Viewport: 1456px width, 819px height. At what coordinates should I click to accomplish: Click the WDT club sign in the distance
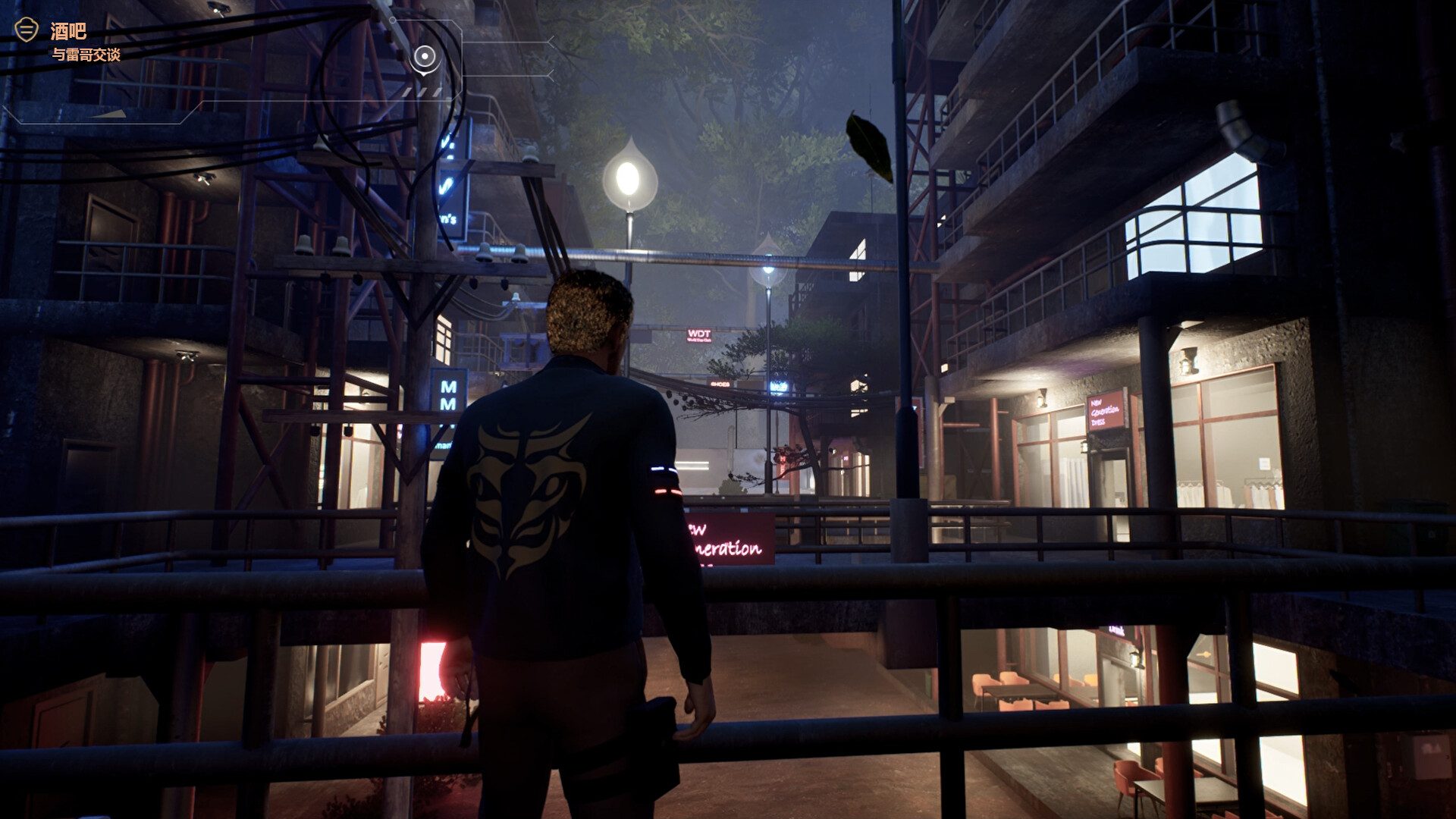(x=698, y=334)
